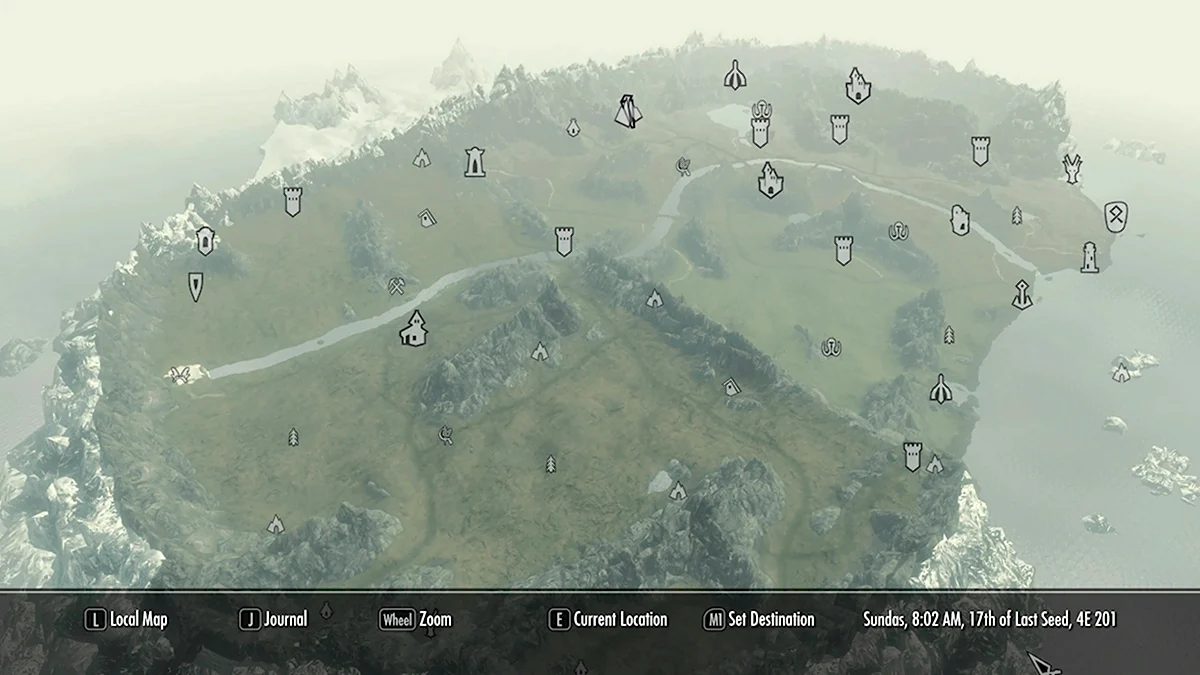Open the Journal from the map bar
1200x675 pixels.
click(x=273, y=620)
